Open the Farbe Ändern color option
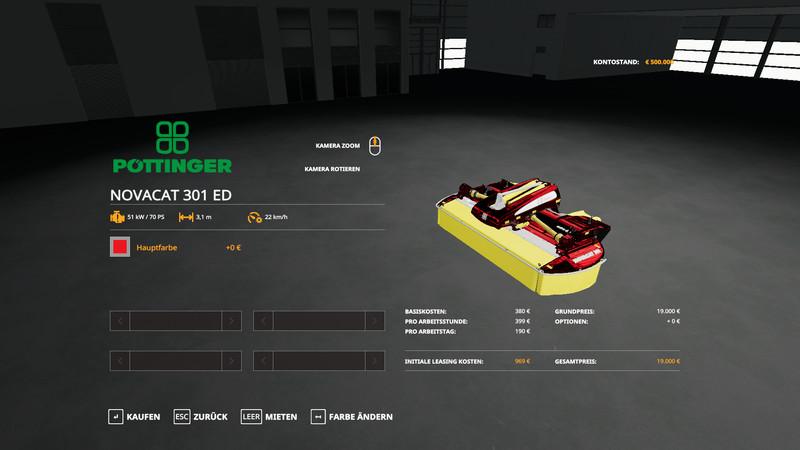Image resolution: width=800 pixels, height=450 pixels. tap(352, 416)
